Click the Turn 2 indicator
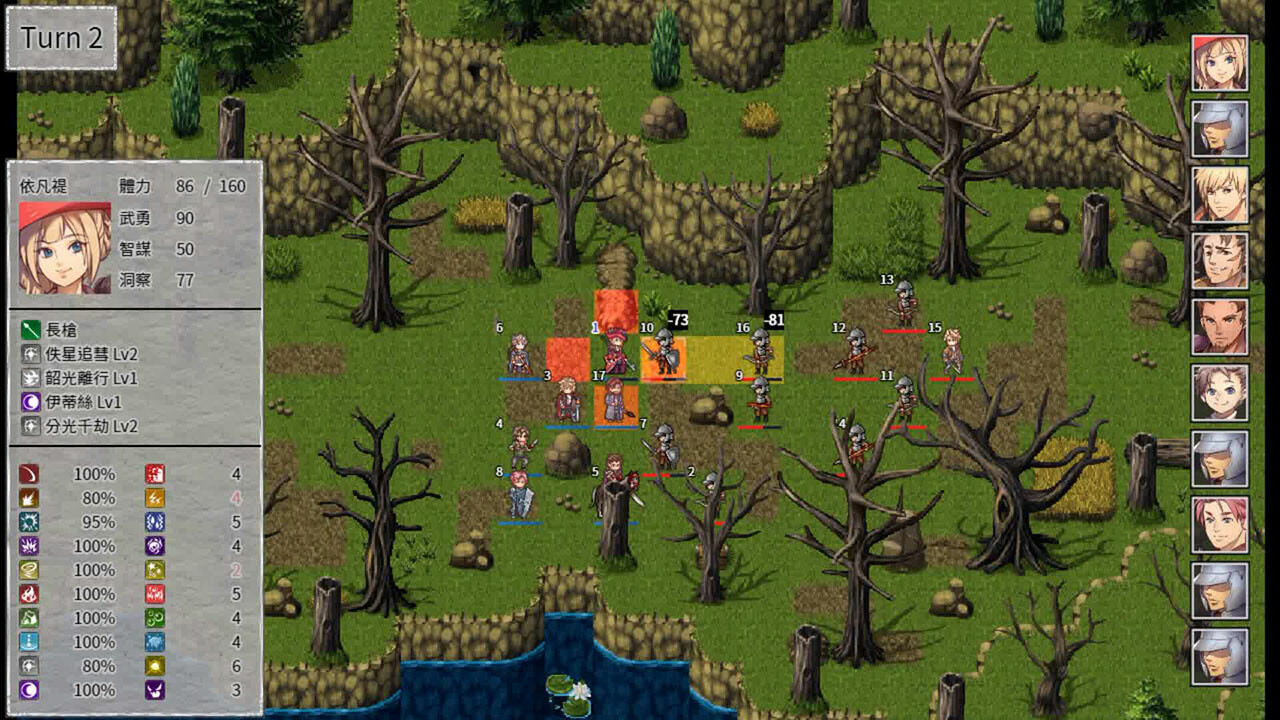The width and height of the screenshot is (1280, 720). [x=60, y=38]
